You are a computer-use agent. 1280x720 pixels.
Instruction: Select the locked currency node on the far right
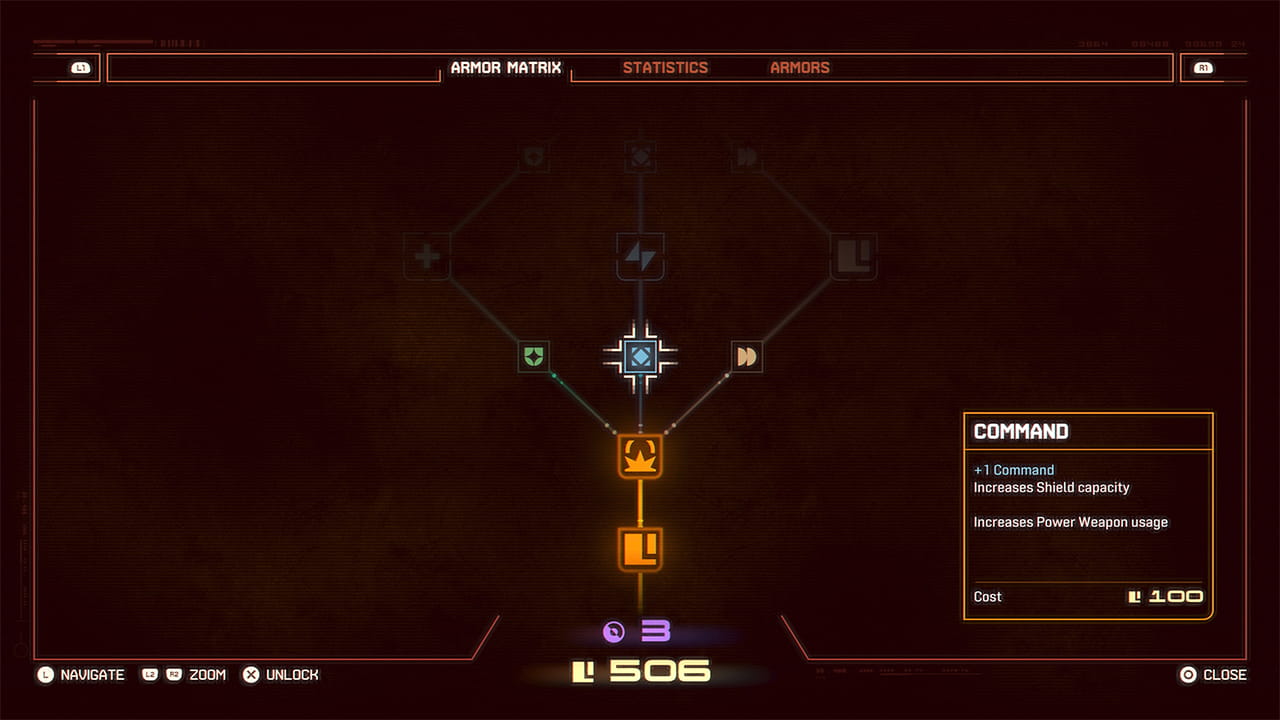(855, 256)
